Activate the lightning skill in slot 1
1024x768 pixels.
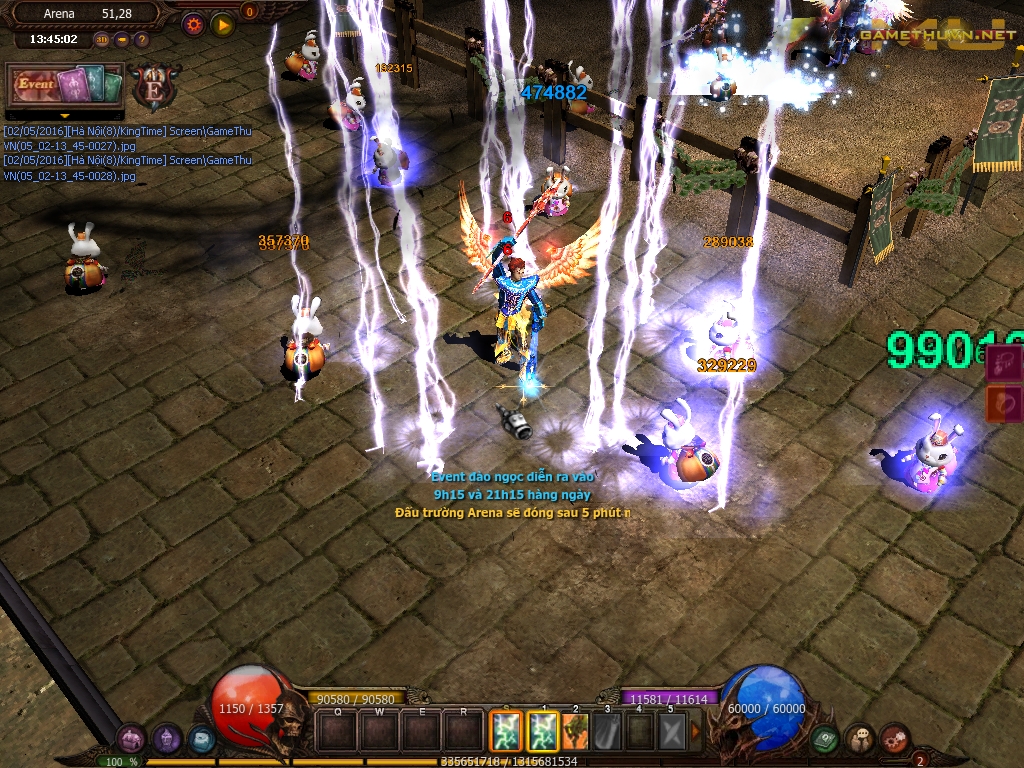coord(543,731)
